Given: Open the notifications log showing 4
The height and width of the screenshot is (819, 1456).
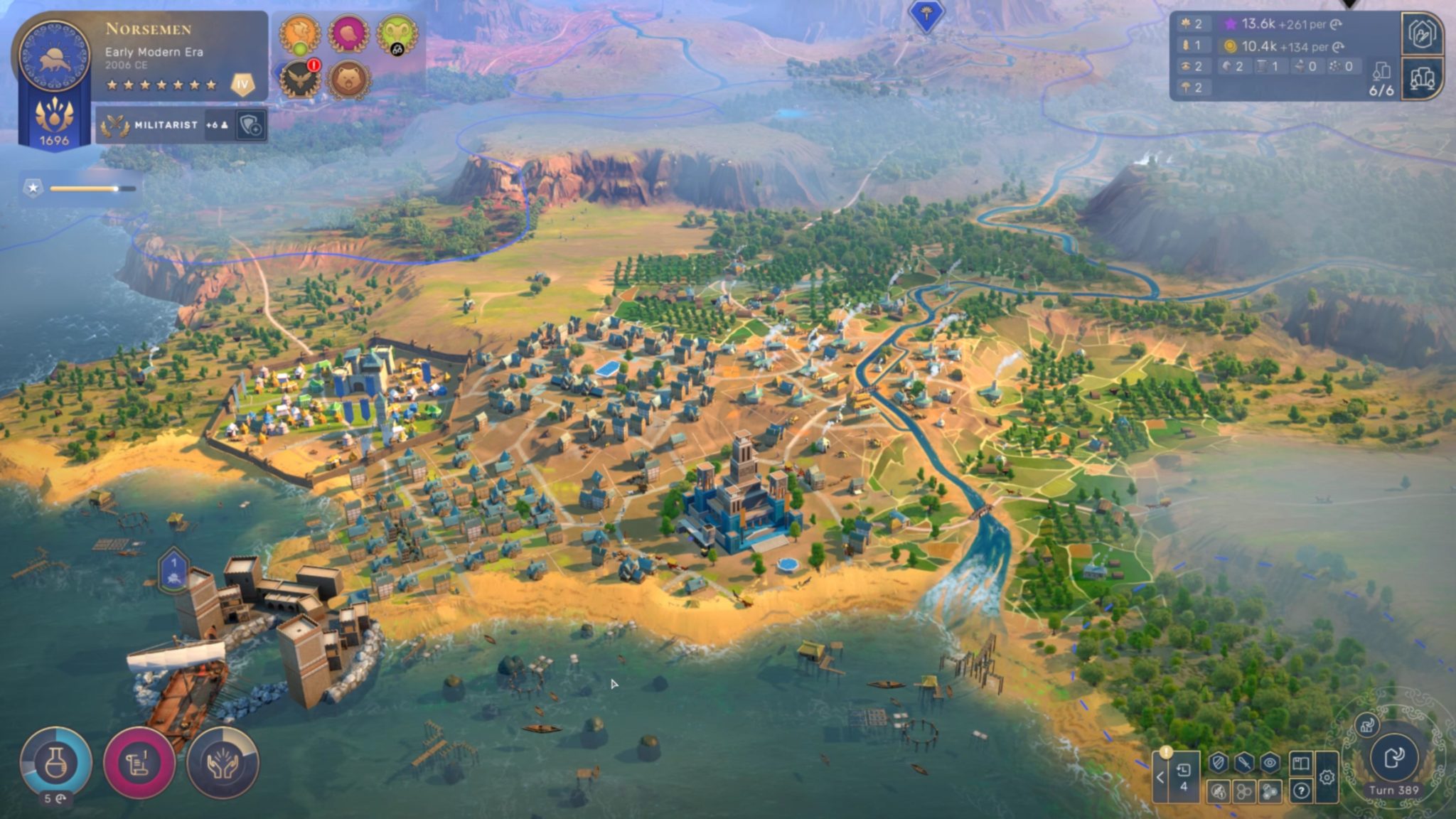Looking at the screenshot, I should (1183, 776).
